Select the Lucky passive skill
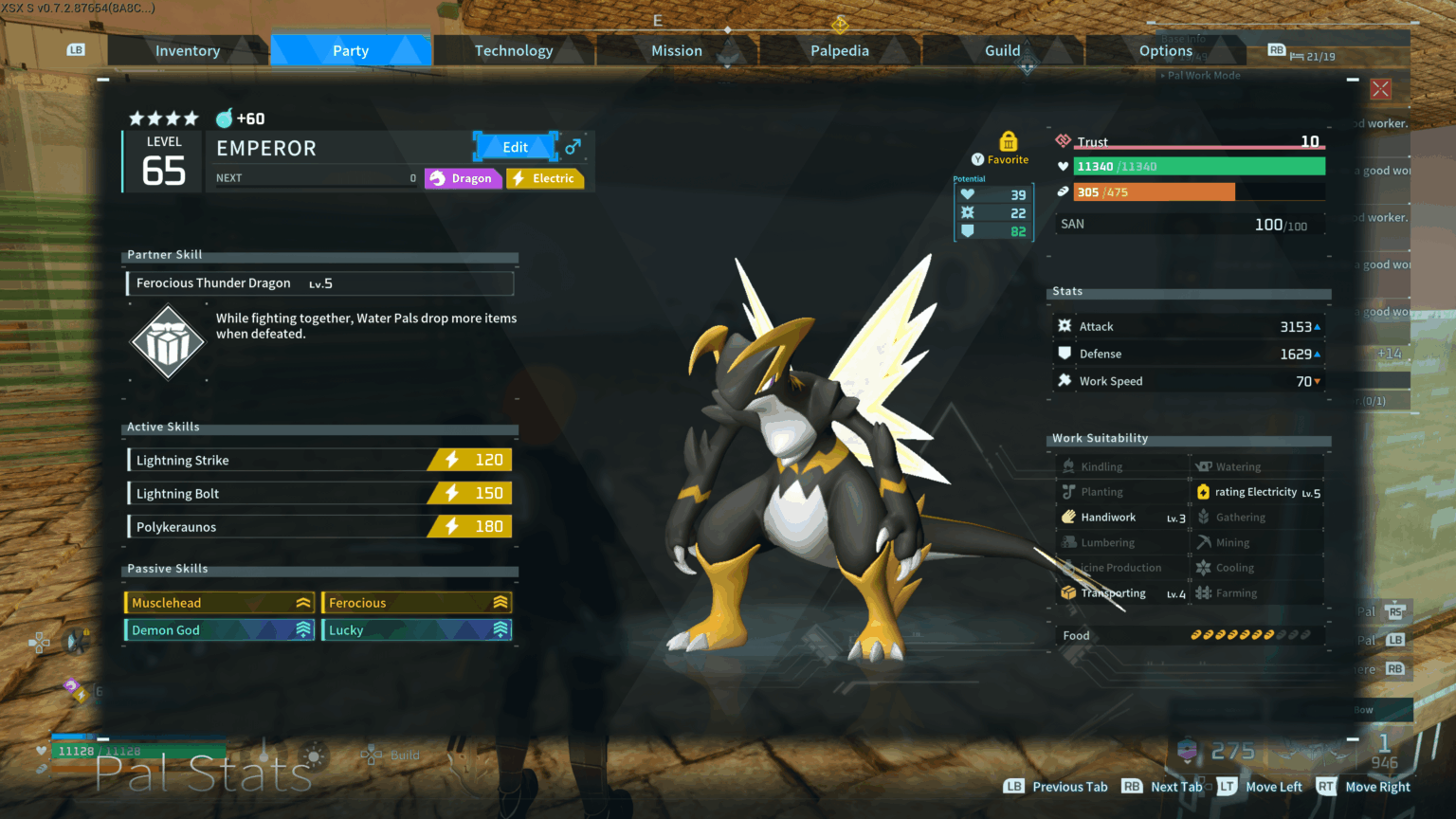Viewport: 1456px width, 819px height. click(x=416, y=629)
